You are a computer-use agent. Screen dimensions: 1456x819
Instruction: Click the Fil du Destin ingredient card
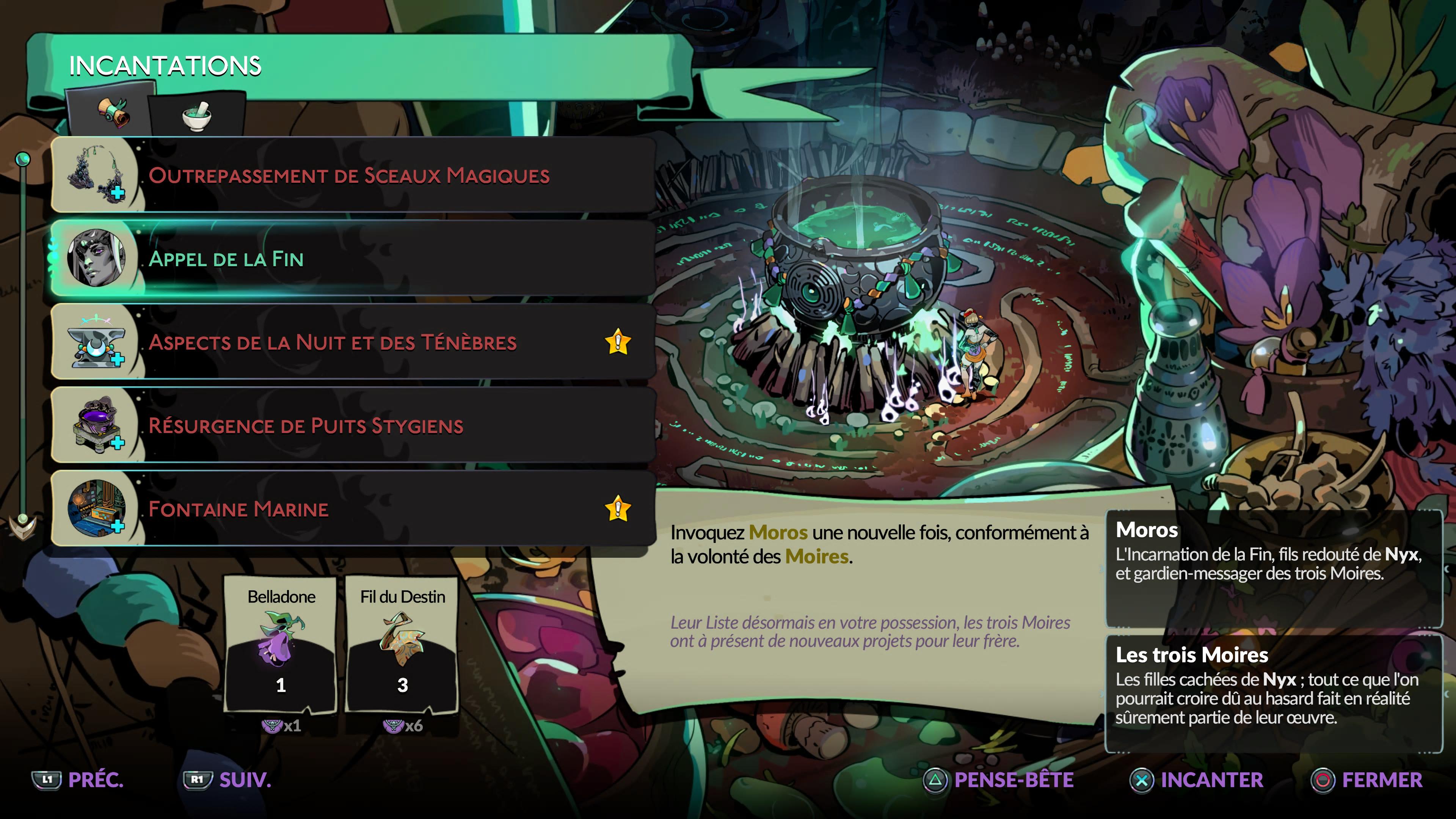402,644
